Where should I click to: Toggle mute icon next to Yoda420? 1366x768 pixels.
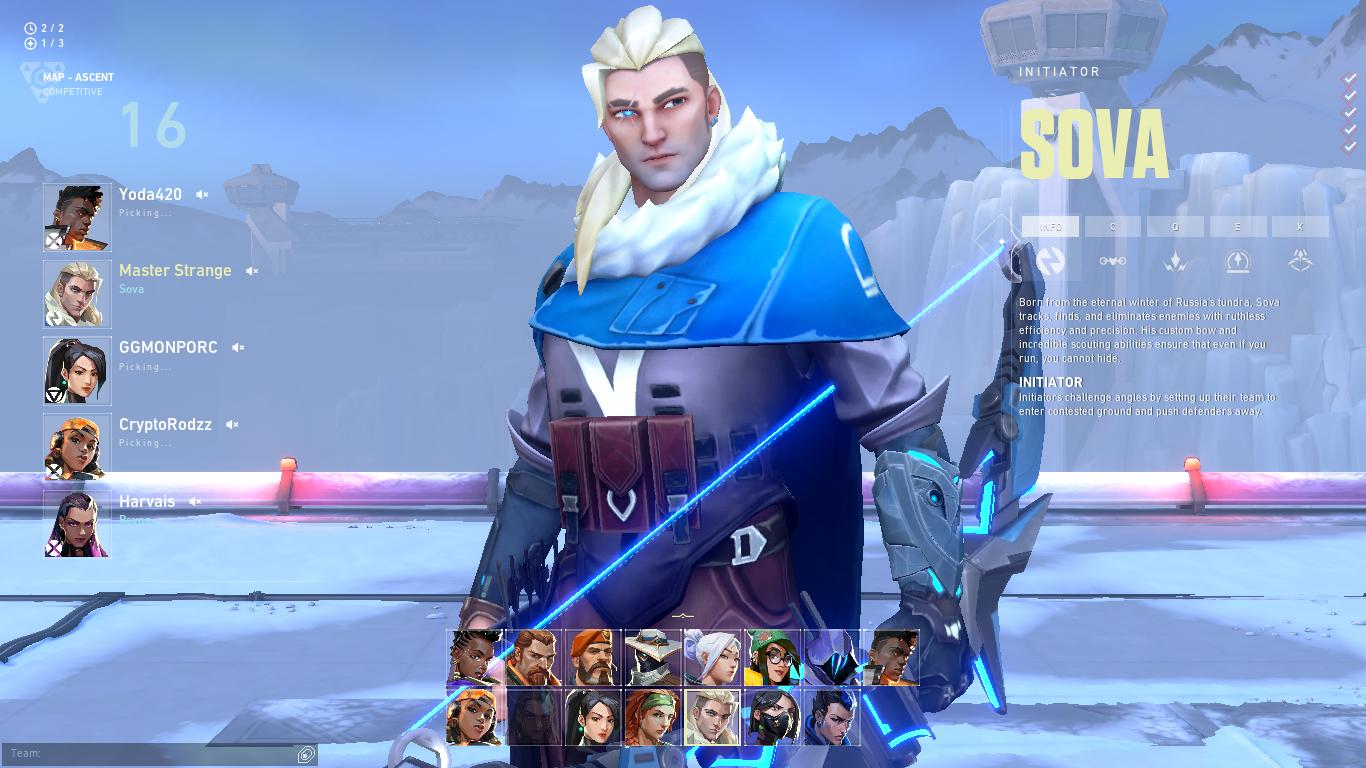pos(202,195)
